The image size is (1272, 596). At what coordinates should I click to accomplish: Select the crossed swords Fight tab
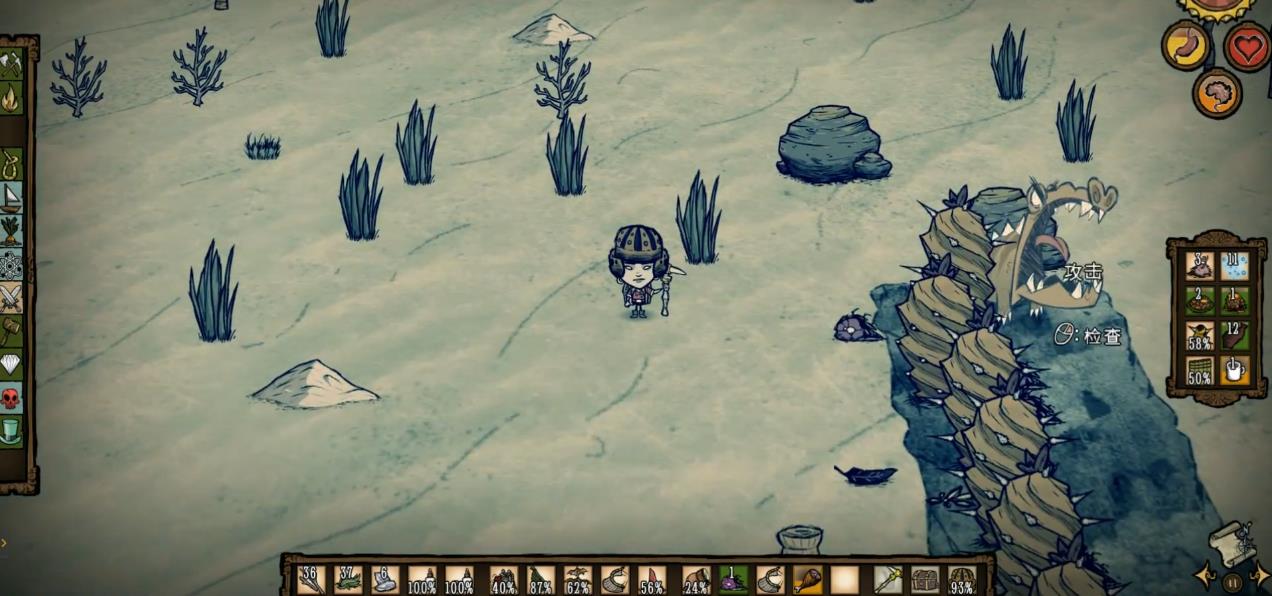click(11, 297)
